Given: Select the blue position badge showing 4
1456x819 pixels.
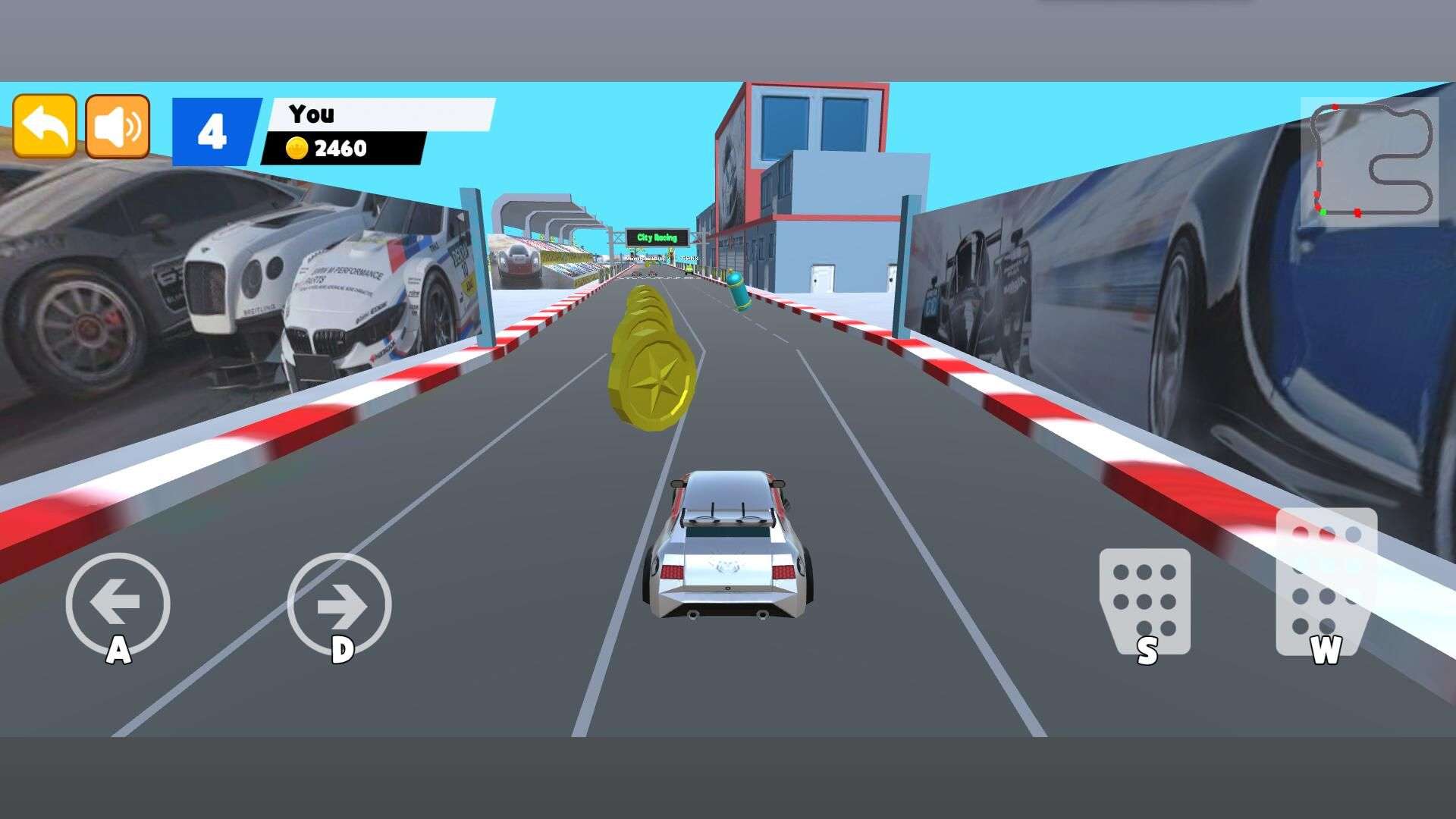Looking at the screenshot, I should 213,129.
